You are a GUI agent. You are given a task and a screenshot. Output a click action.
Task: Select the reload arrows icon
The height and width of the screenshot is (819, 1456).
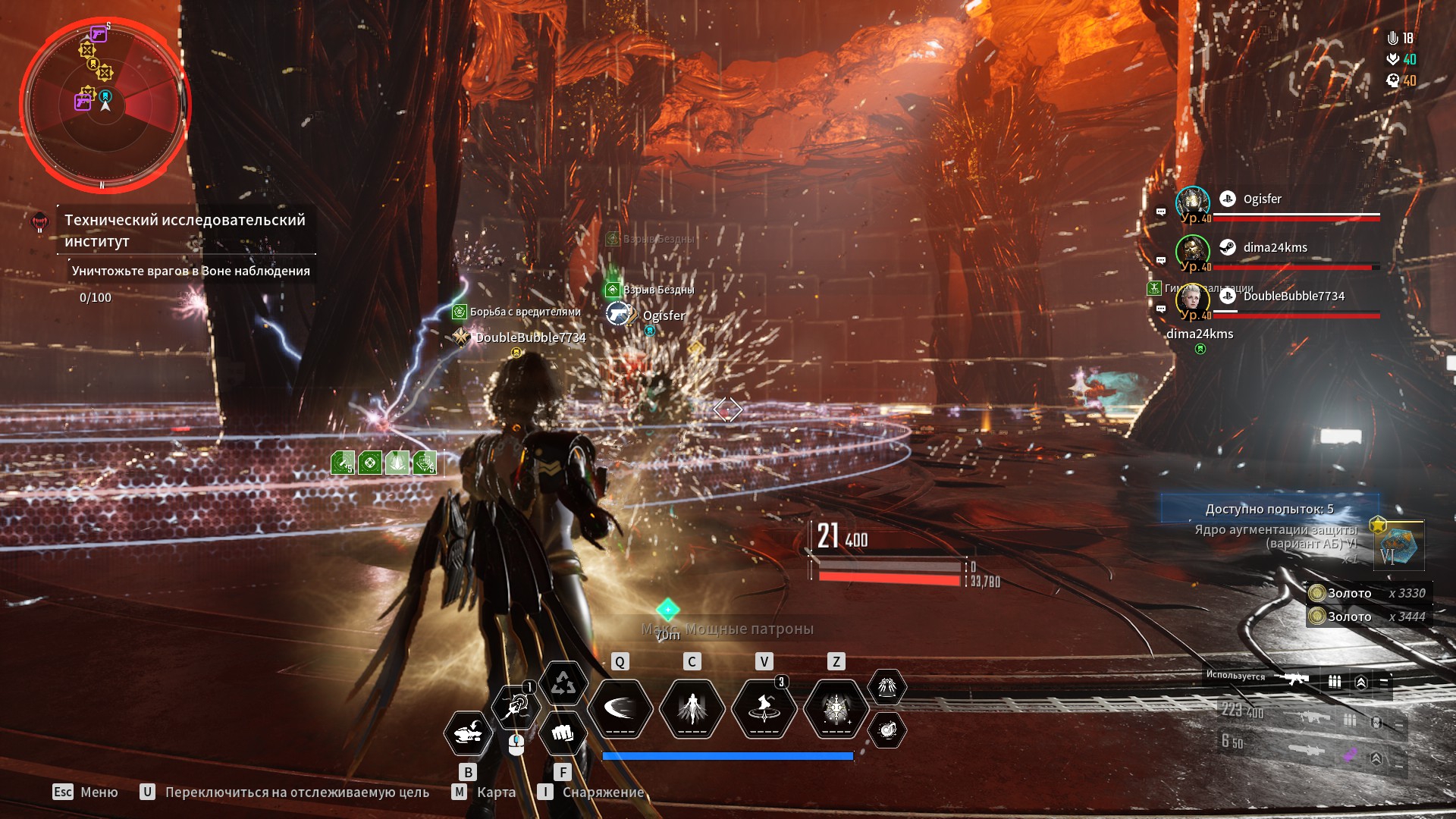click(563, 683)
